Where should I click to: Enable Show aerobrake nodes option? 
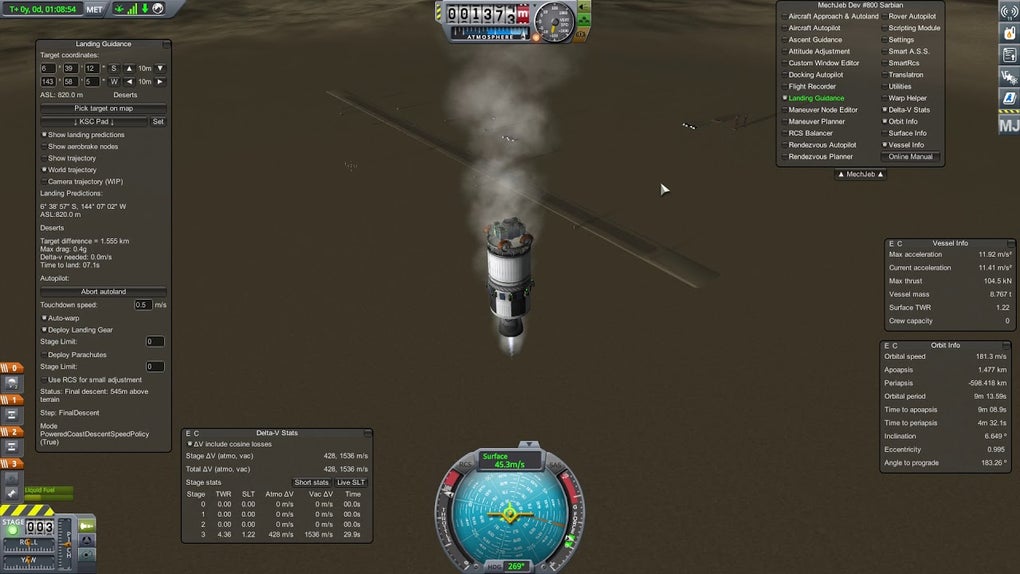44,147
